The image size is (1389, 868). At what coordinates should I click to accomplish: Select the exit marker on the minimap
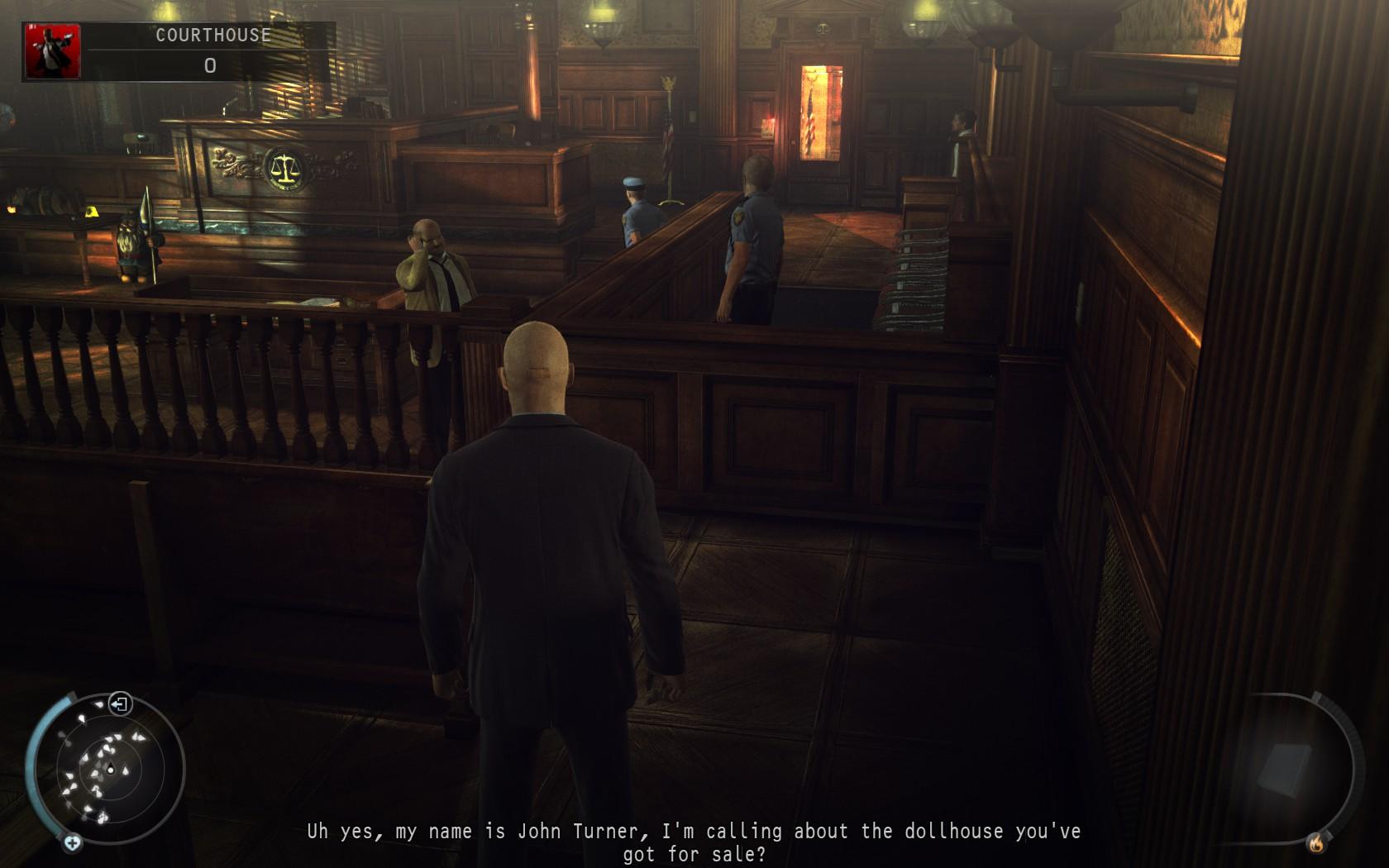[x=121, y=705]
